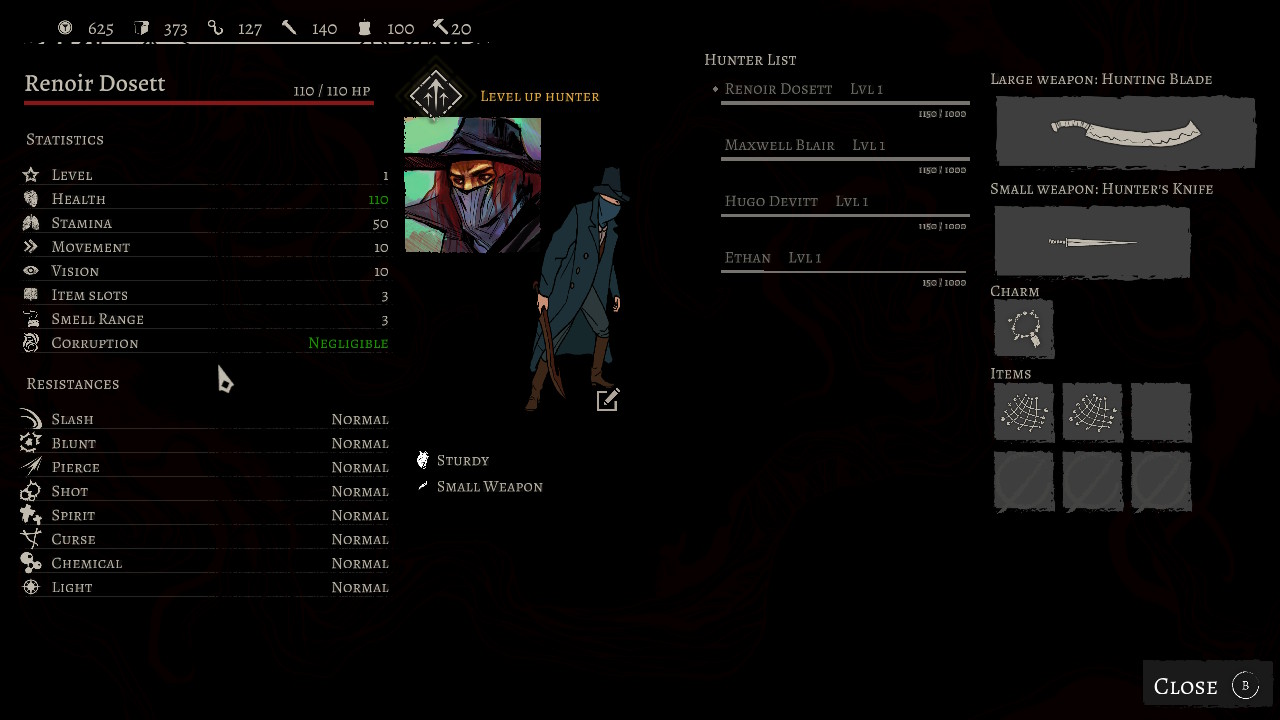
Task: Click the Level up hunter label
Action: pyautogui.click(x=540, y=96)
